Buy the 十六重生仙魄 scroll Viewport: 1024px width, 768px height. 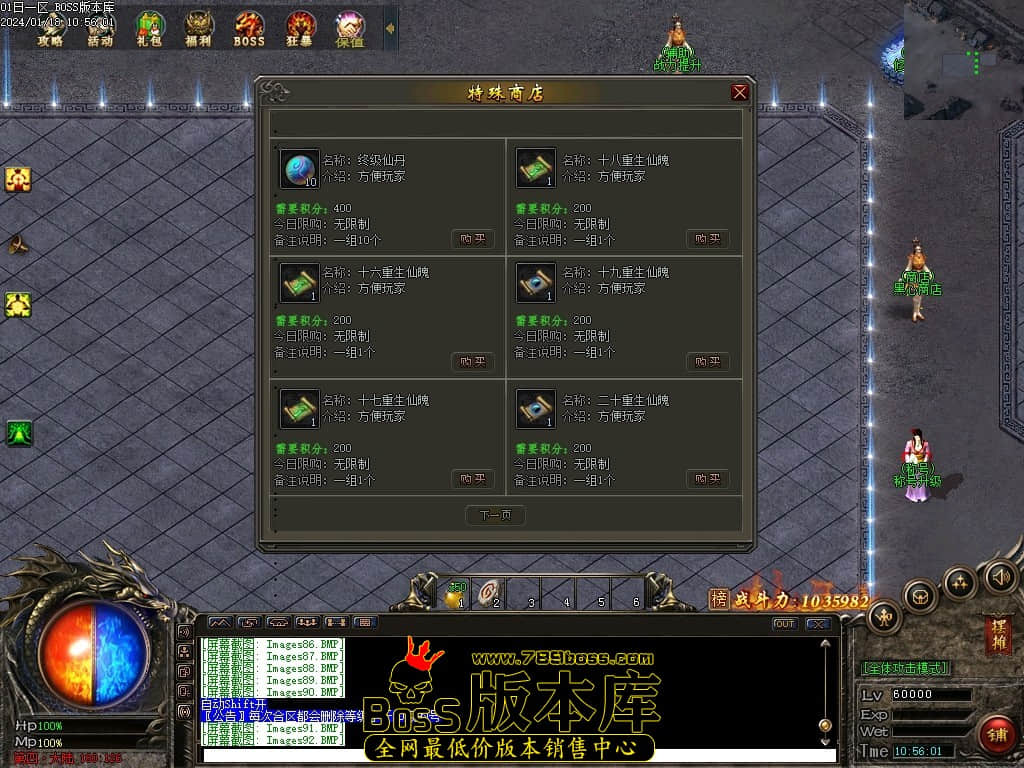(x=472, y=361)
